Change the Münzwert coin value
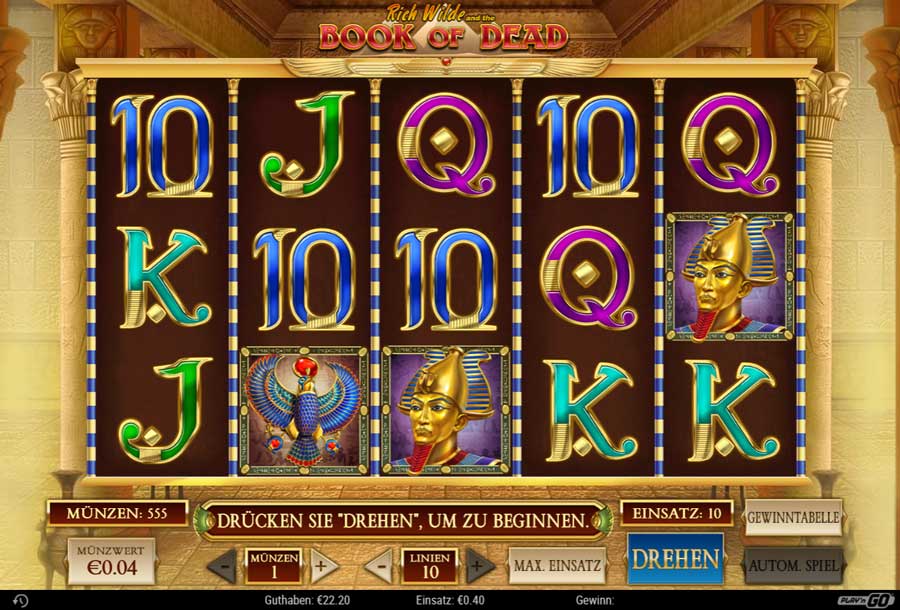 110,562
